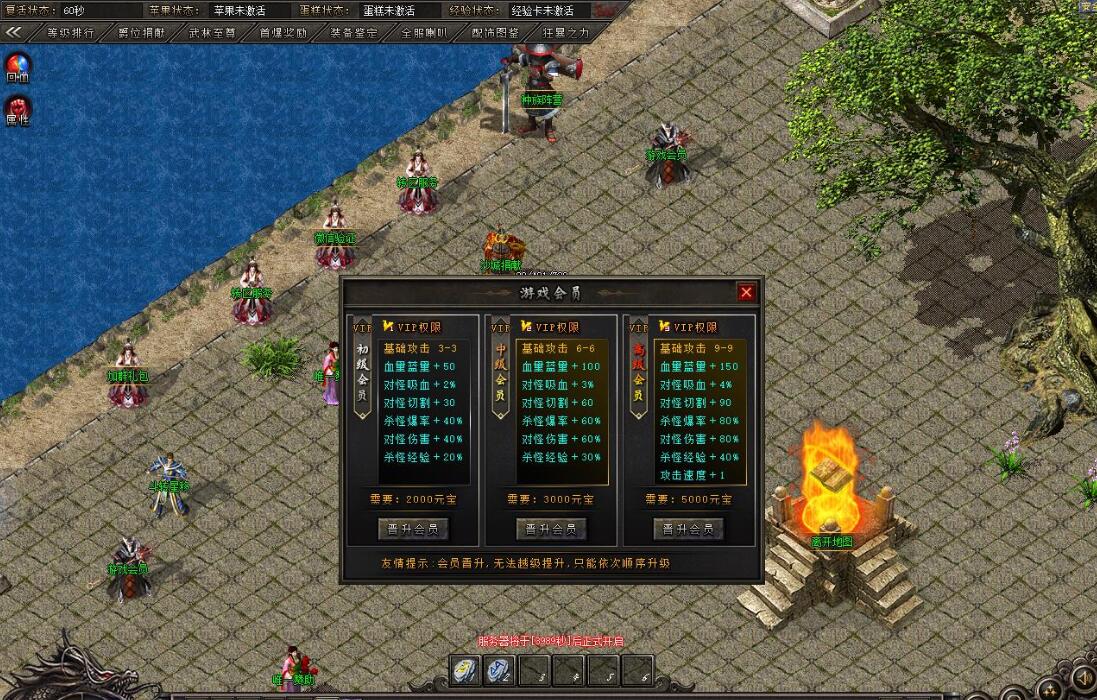The image size is (1097, 700).
Task: Open the 配饰图鉴 menu
Action: [495, 32]
